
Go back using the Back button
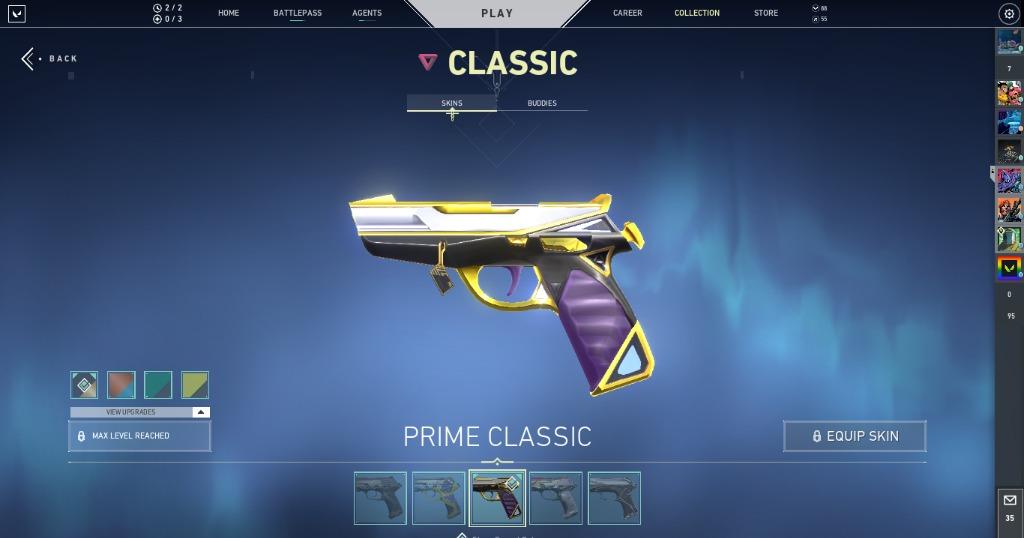click(50, 59)
